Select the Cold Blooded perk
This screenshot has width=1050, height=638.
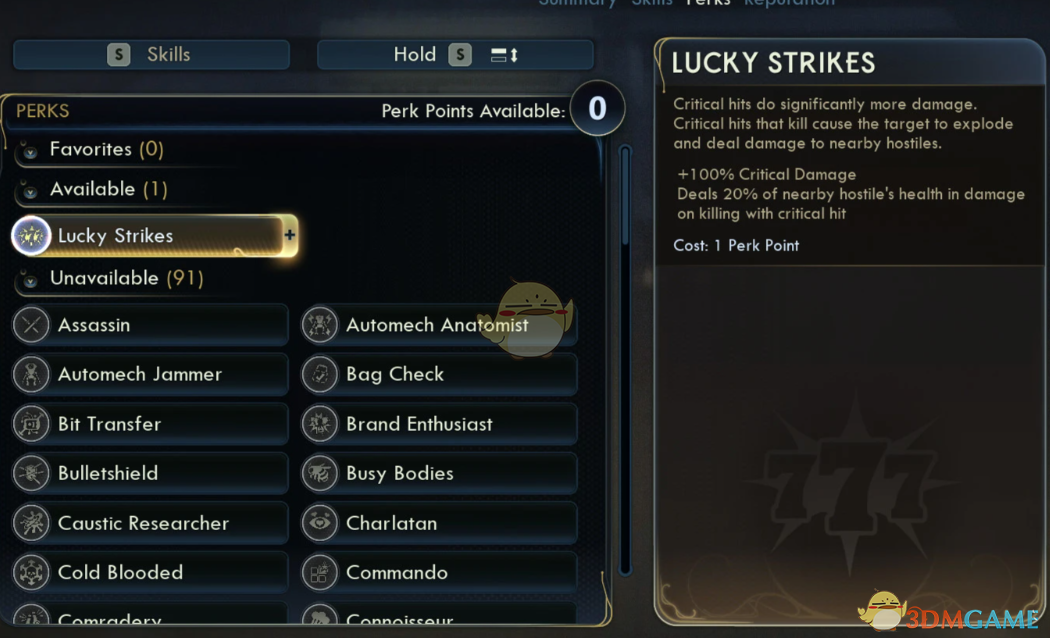(x=150, y=572)
